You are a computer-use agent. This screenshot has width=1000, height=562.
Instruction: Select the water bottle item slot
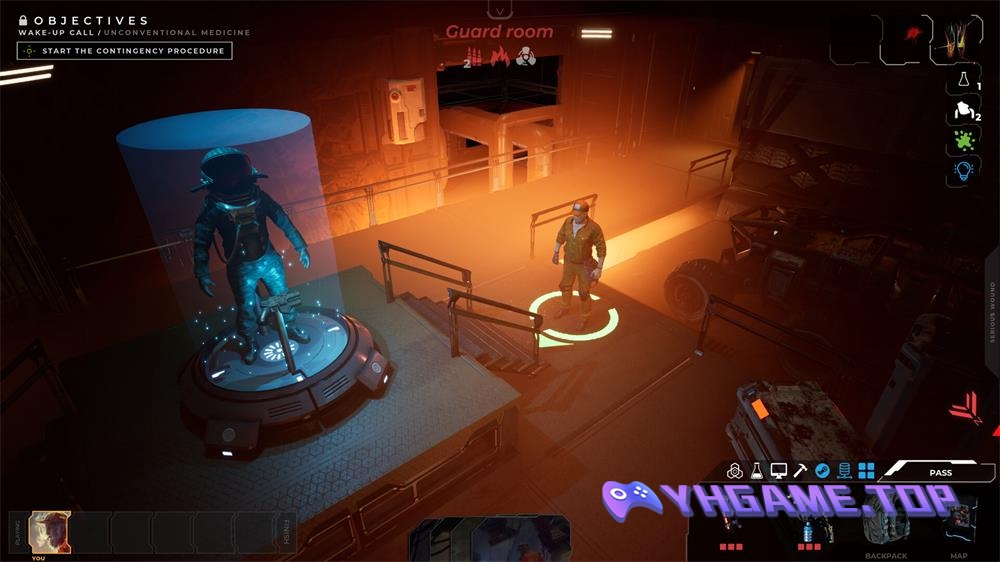point(808,527)
